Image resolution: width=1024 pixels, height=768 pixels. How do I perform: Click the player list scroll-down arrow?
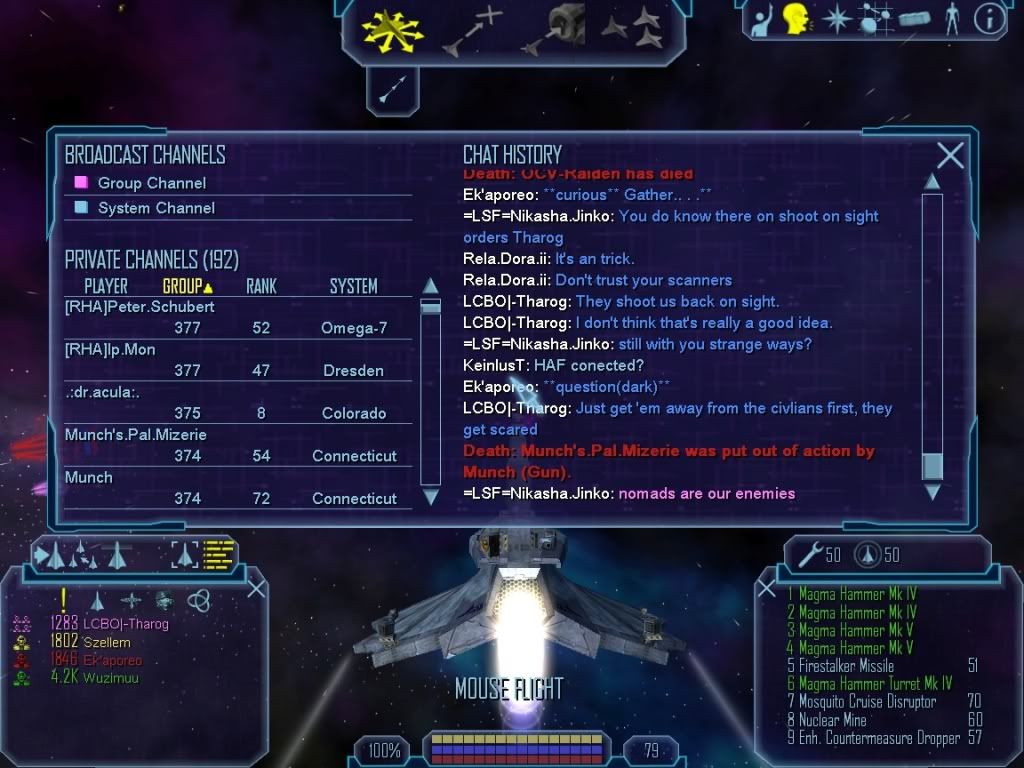coord(431,496)
